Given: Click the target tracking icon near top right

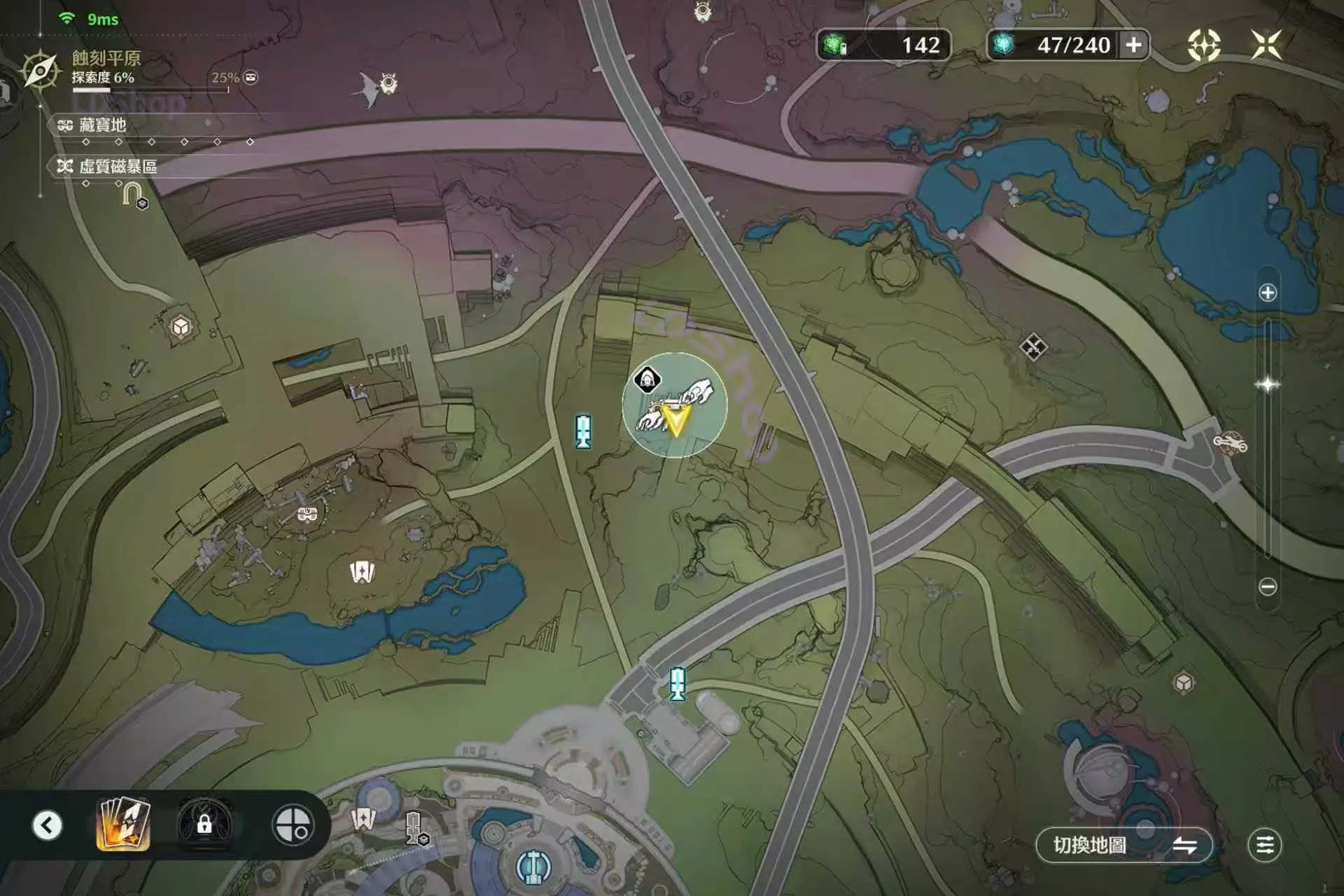Looking at the screenshot, I should (x=1204, y=45).
